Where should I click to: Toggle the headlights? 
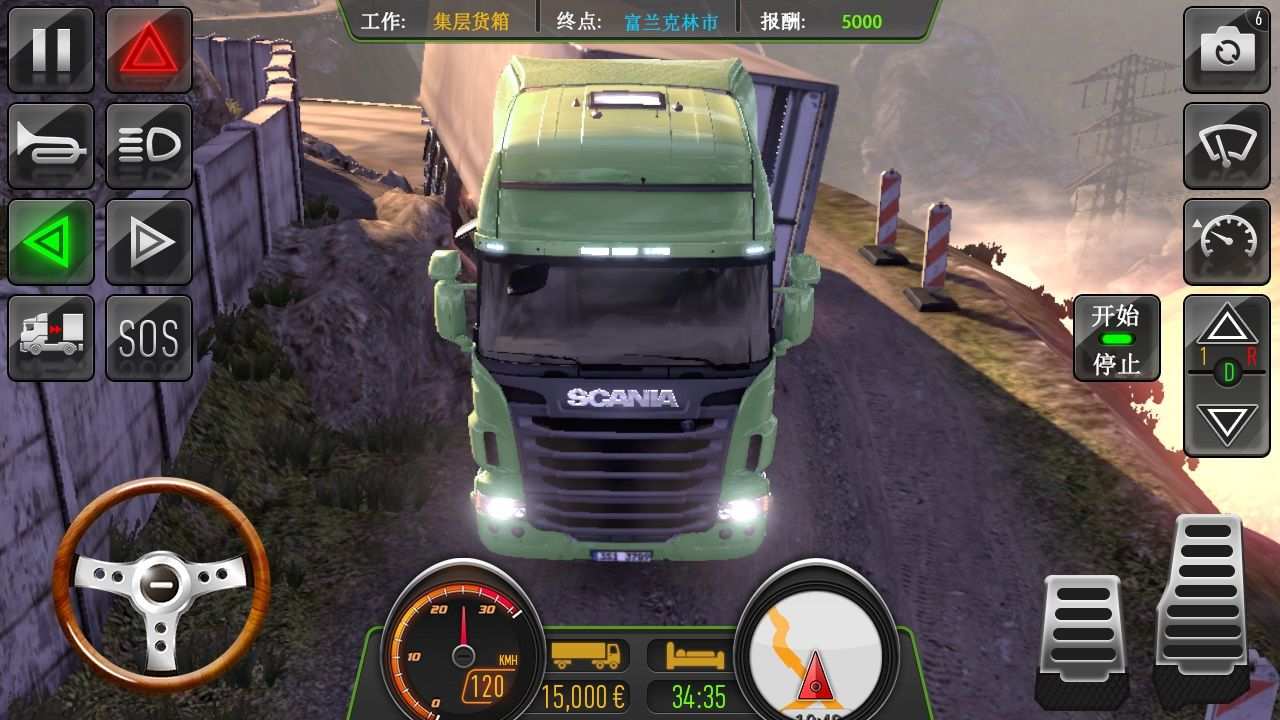(150, 145)
